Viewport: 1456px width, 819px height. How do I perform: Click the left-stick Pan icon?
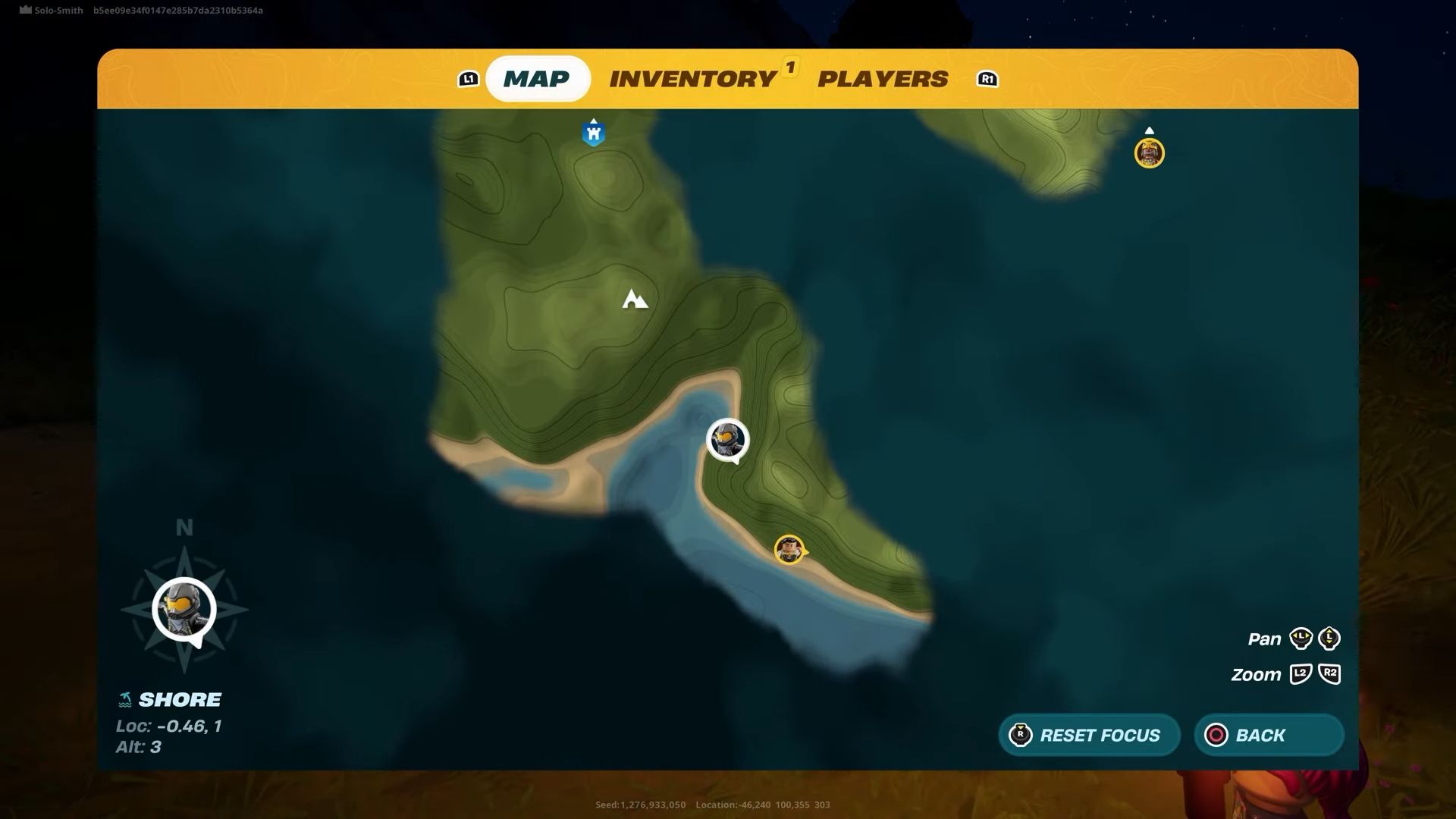click(1300, 639)
